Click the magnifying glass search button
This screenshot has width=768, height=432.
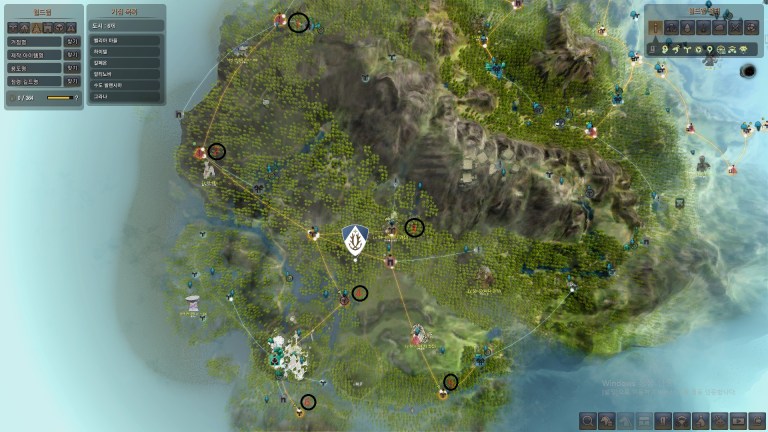point(587,420)
